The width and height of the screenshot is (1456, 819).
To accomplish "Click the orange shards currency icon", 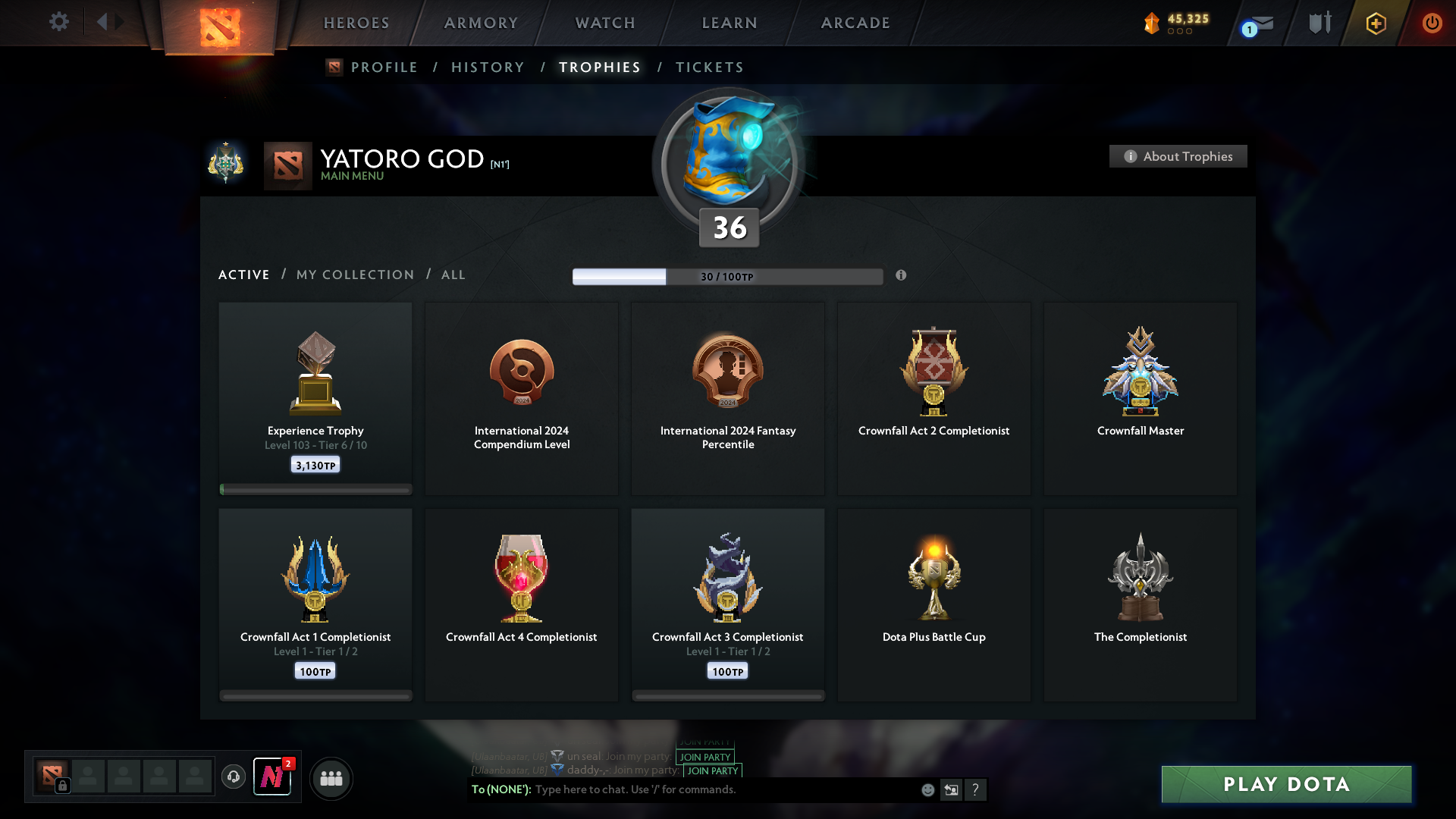I will click(x=1153, y=23).
